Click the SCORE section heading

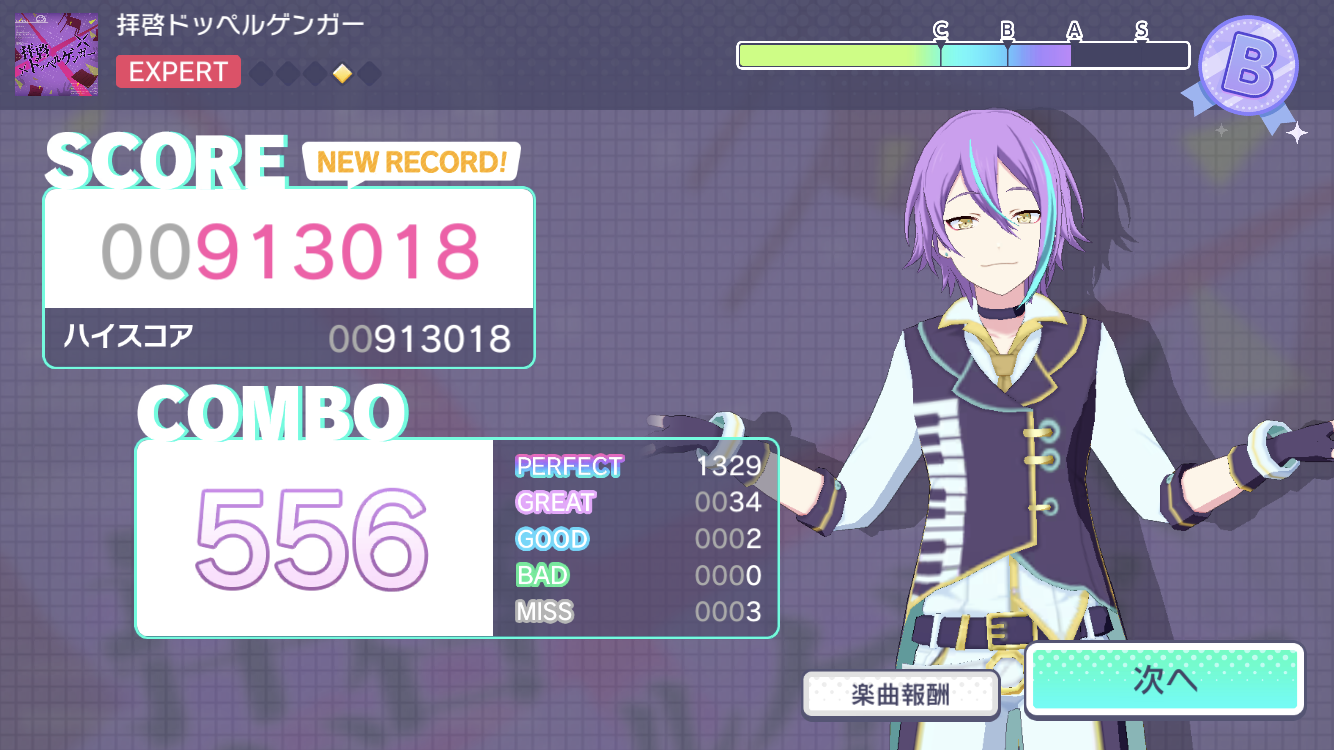point(167,158)
